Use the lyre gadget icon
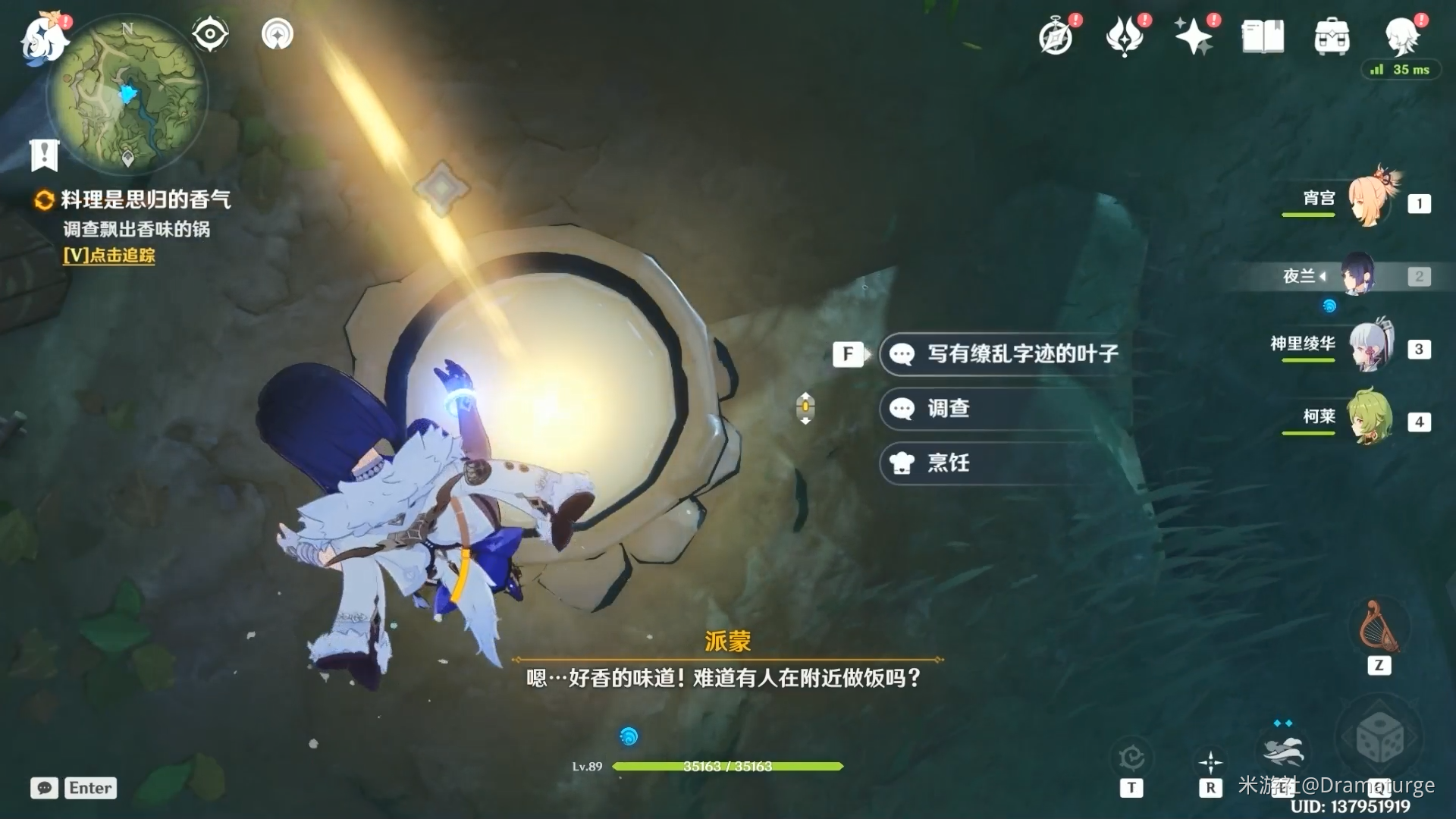The width and height of the screenshot is (1456, 819). (1378, 627)
